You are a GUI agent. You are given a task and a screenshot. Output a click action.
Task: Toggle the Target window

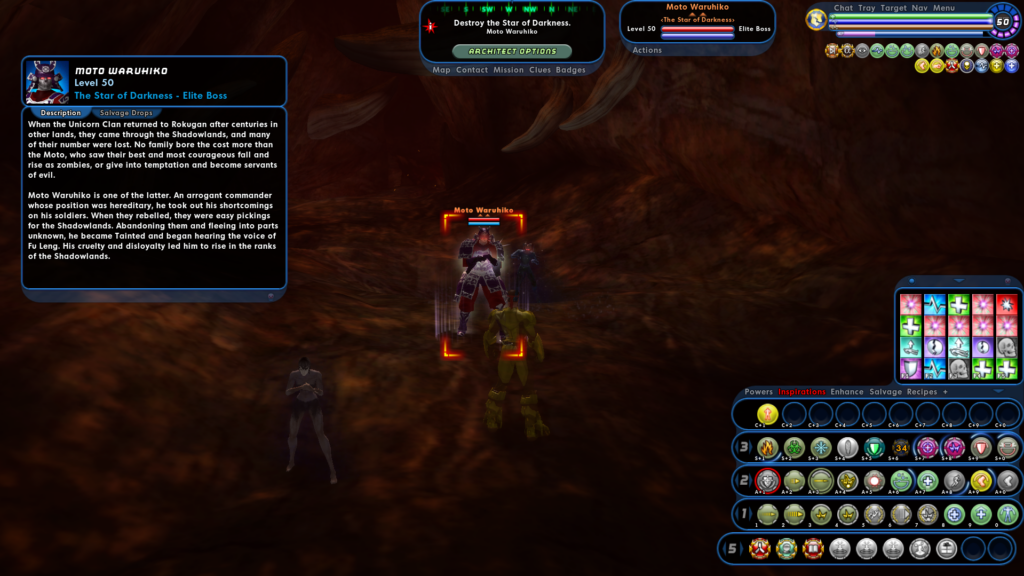[x=893, y=8]
